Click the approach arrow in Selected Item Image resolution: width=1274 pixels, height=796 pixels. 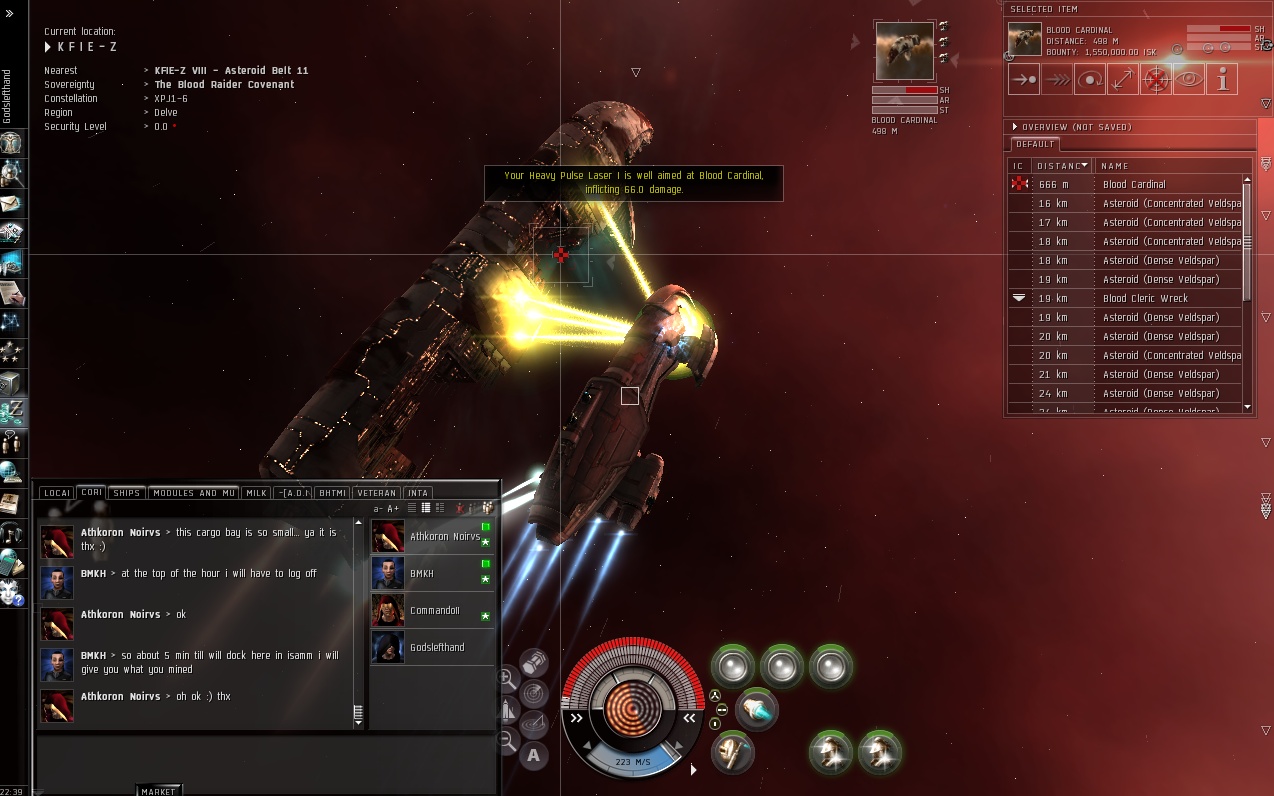coord(1024,79)
